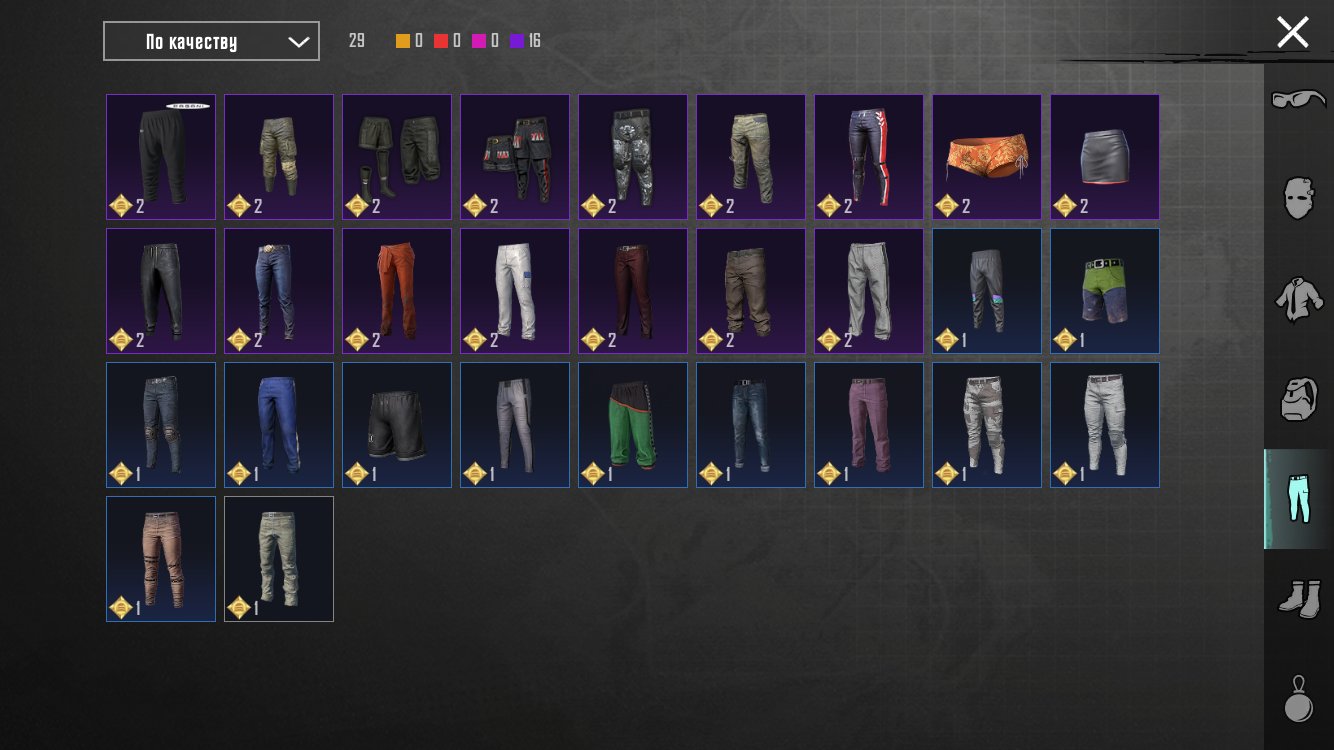Close the inventory with the X button
The image size is (1334, 750).
[1292, 32]
